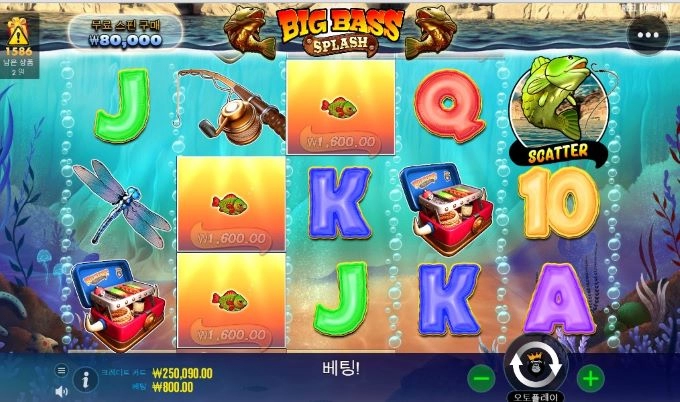The image size is (680, 402).
Task: Open the hamburger menu icon
Action: point(61,369)
